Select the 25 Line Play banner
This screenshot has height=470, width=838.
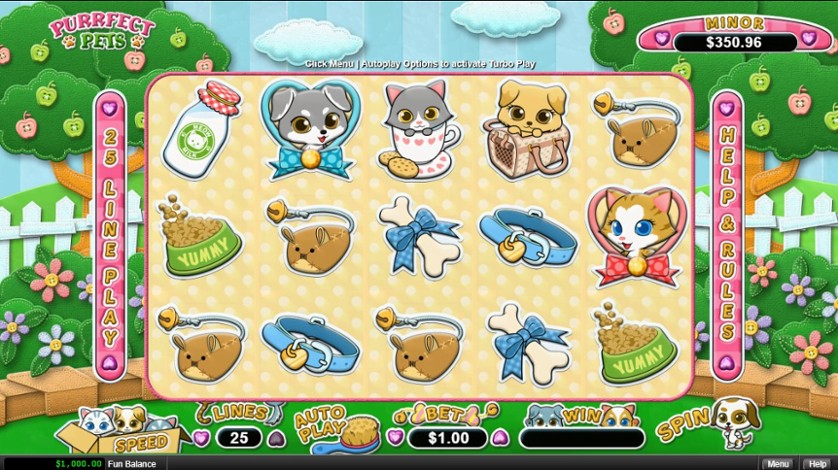pyautogui.click(x=110, y=233)
